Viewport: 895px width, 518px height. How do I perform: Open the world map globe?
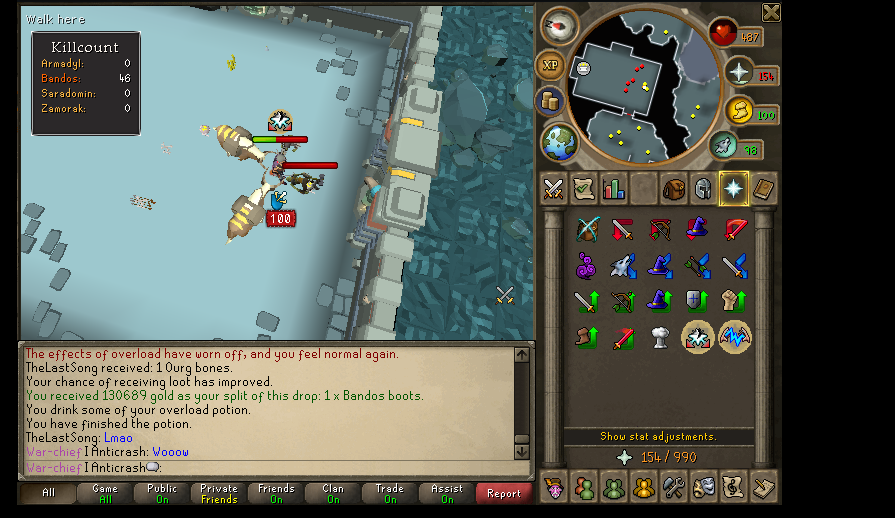click(x=561, y=141)
